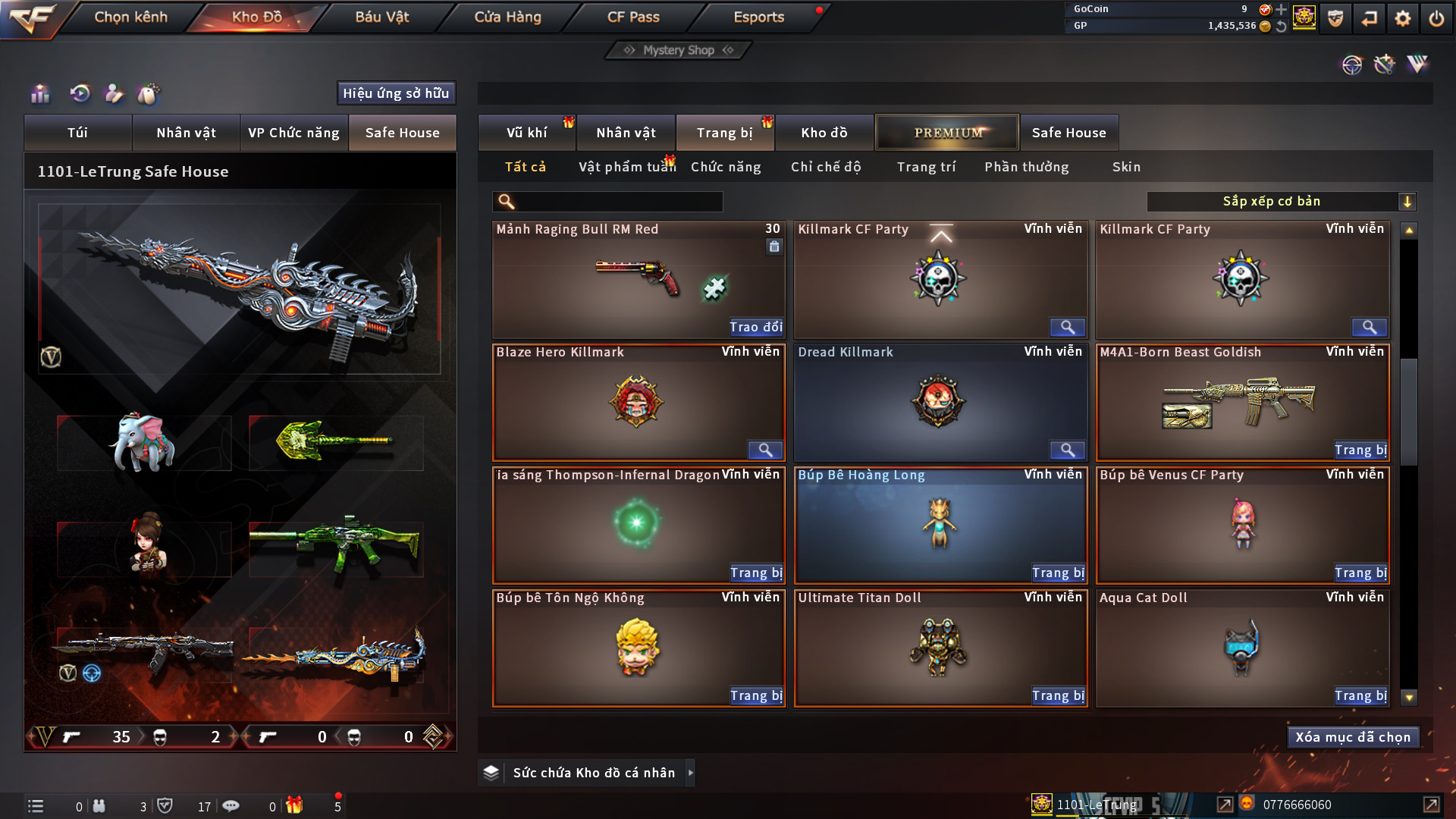This screenshot has width=1456, height=819.
Task: Click the Hiệu ứng sở hữu button
Action: (396, 93)
